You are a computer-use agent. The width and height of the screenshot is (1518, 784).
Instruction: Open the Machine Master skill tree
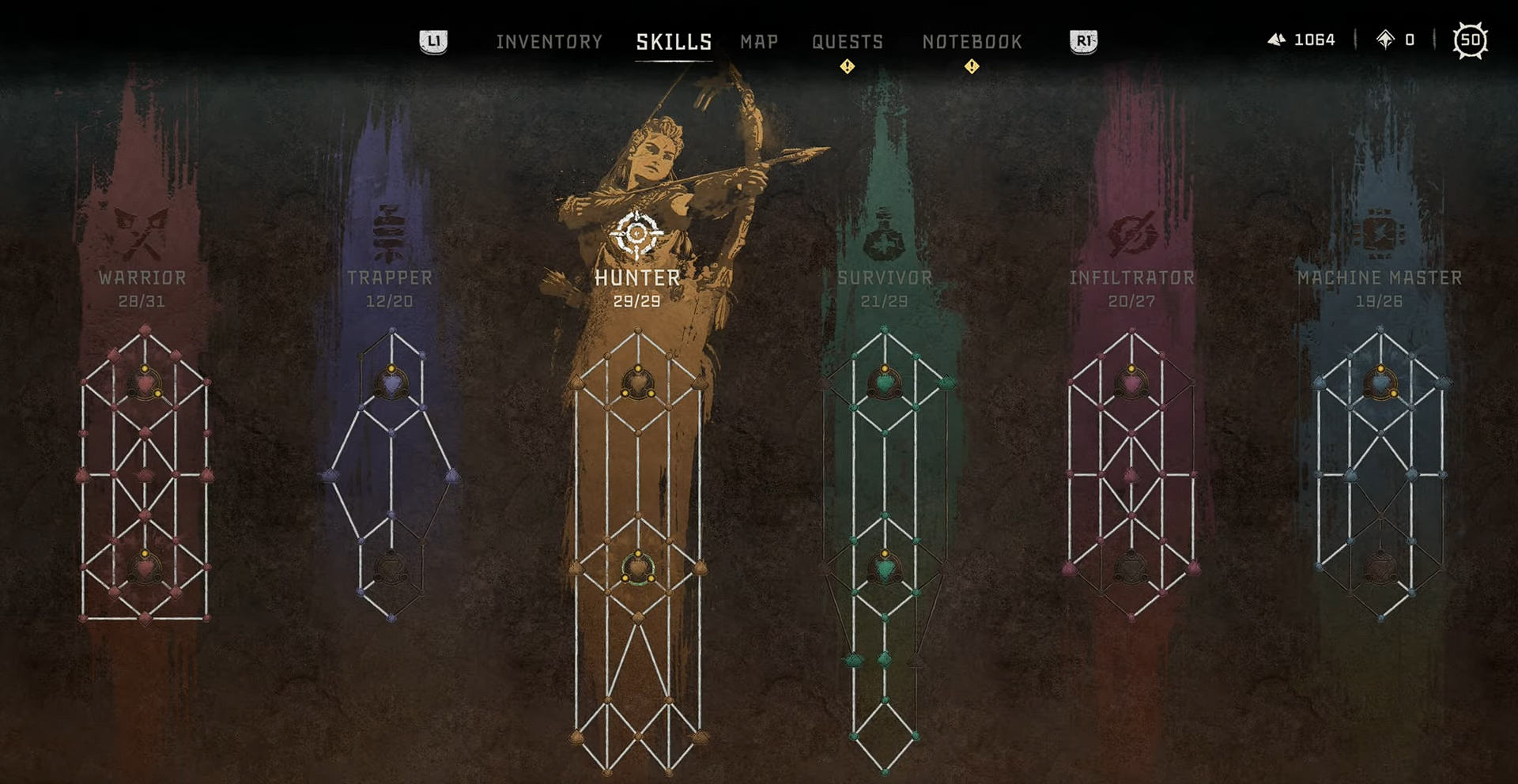click(x=1380, y=278)
